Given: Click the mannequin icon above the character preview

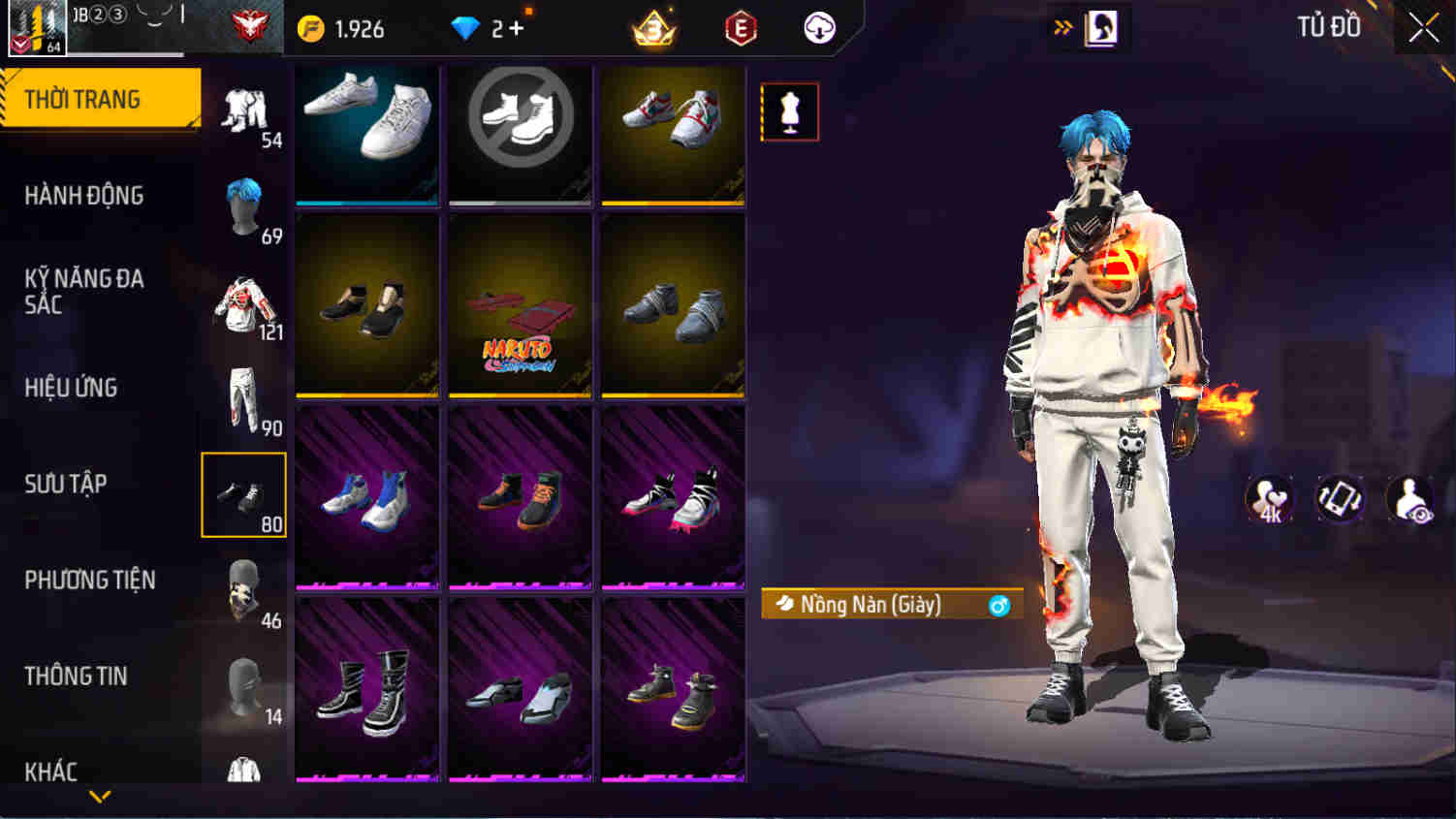Looking at the screenshot, I should 789,111.
